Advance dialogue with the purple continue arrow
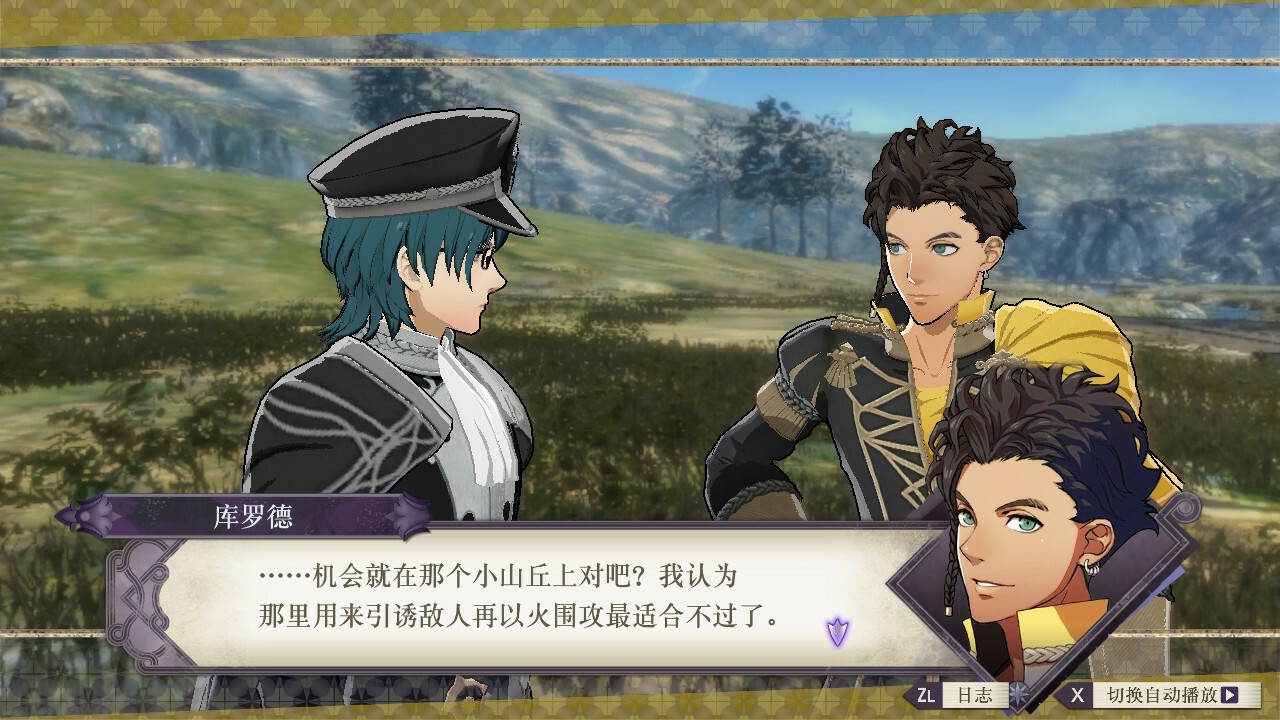This screenshot has height=720, width=1280. point(837,631)
